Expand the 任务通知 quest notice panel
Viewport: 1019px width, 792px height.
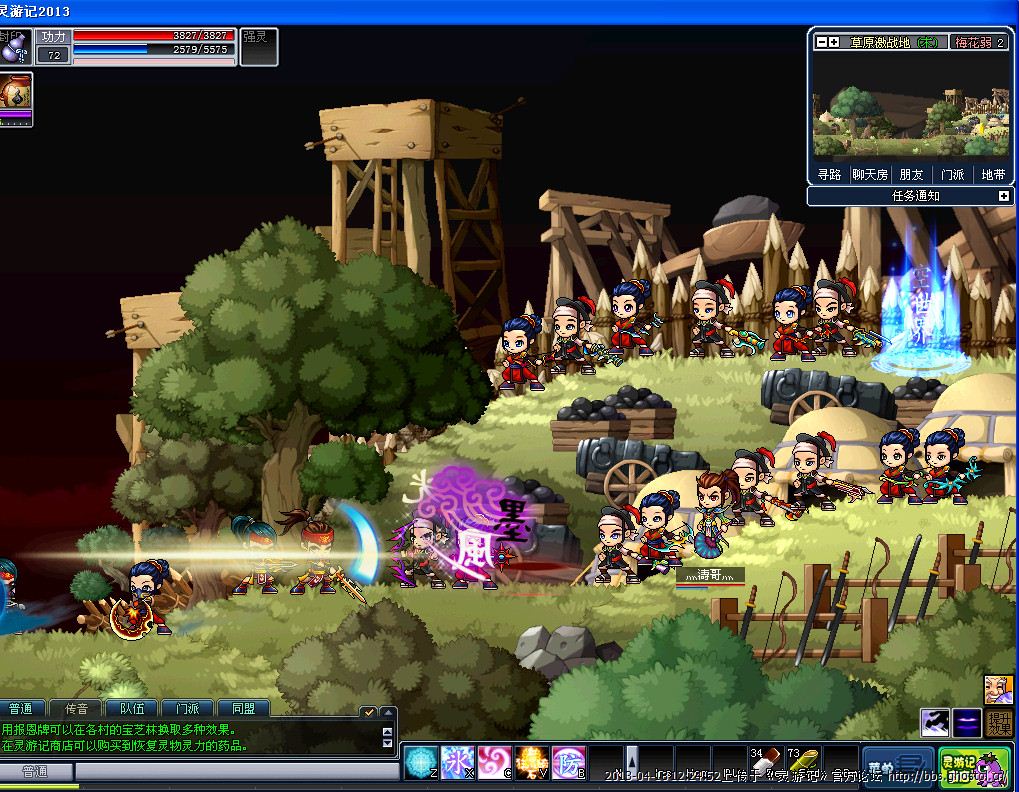[1003, 196]
